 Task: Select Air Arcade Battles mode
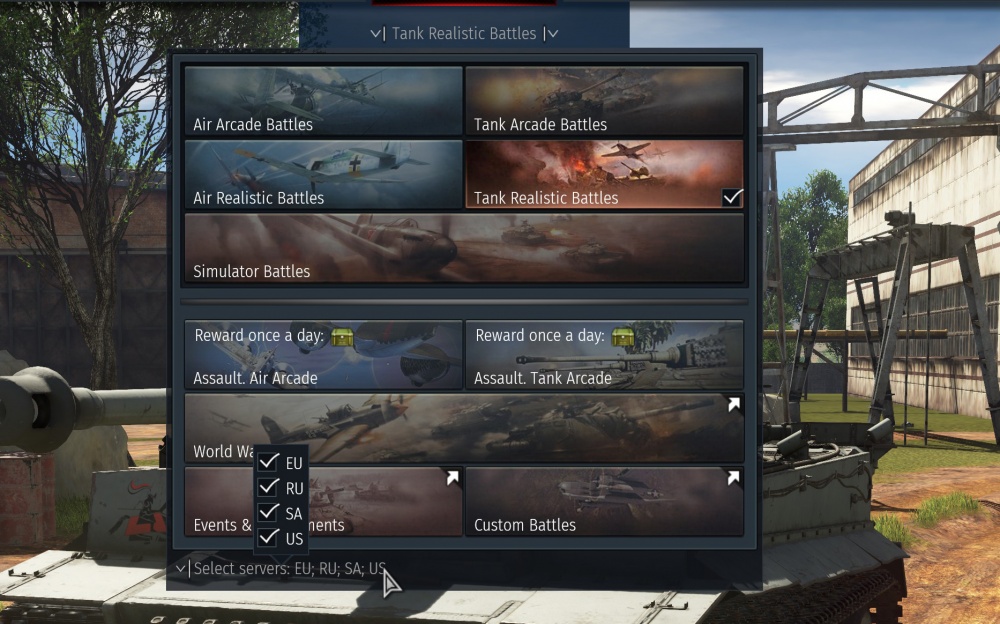(323, 101)
